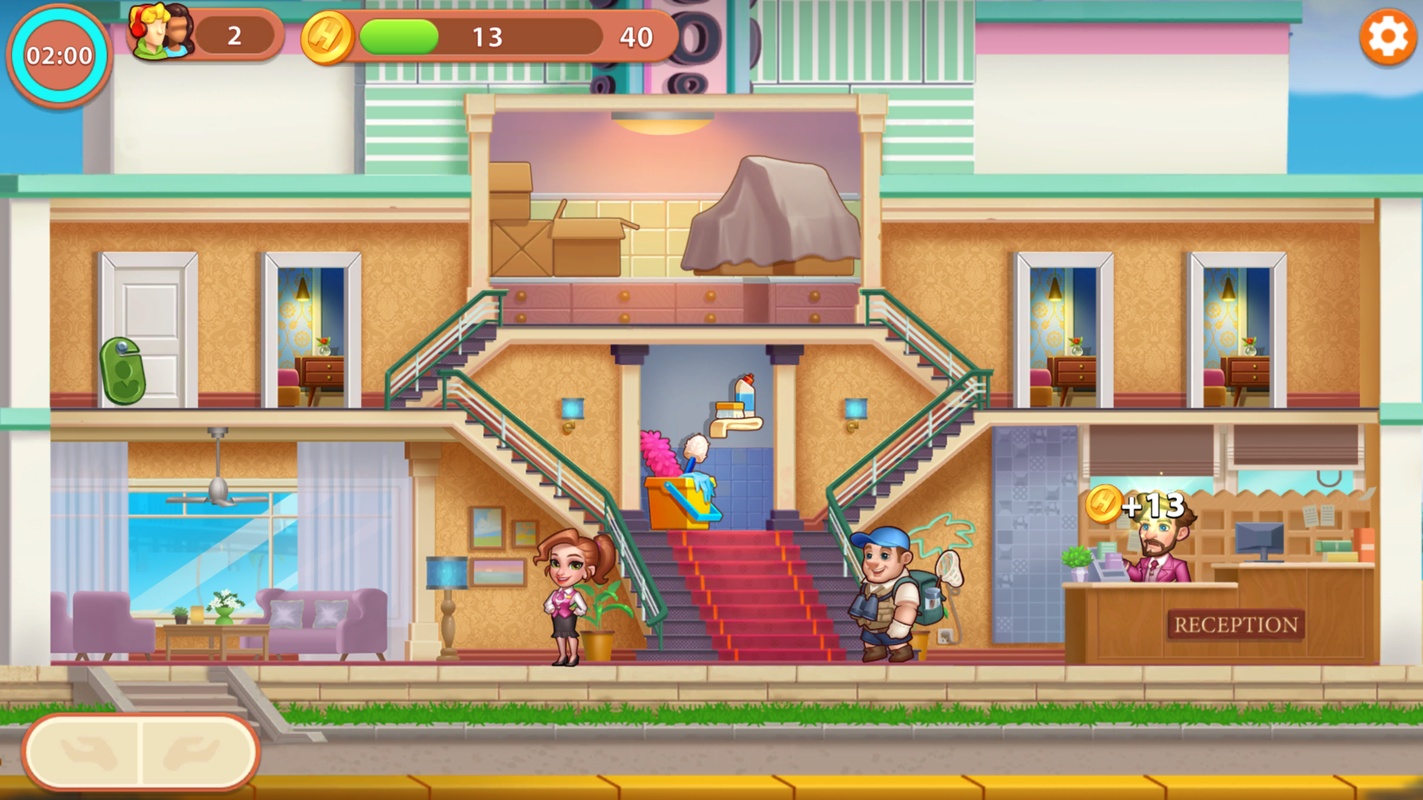Select the right hand carry slot

pyautogui.click(x=195, y=752)
